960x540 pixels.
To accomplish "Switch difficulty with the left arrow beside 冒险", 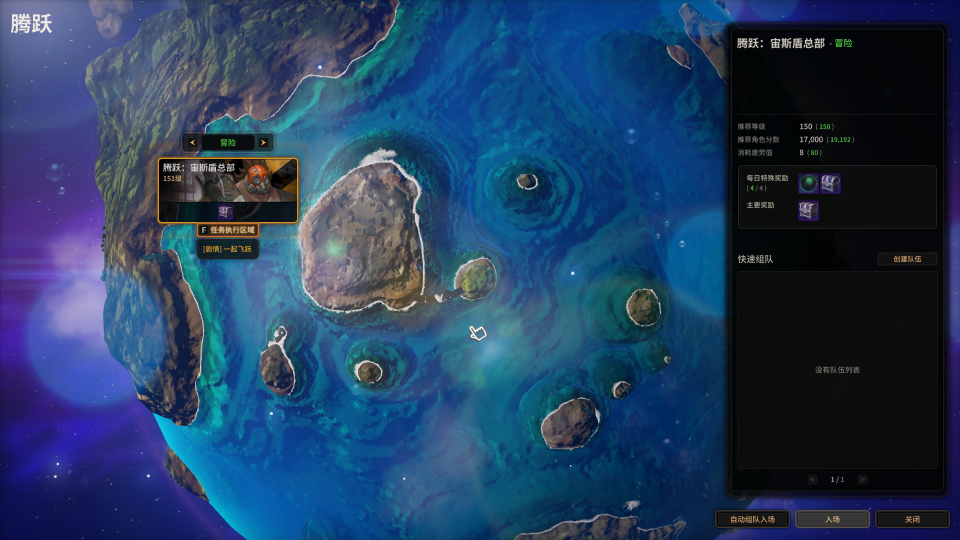I will coord(192,143).
